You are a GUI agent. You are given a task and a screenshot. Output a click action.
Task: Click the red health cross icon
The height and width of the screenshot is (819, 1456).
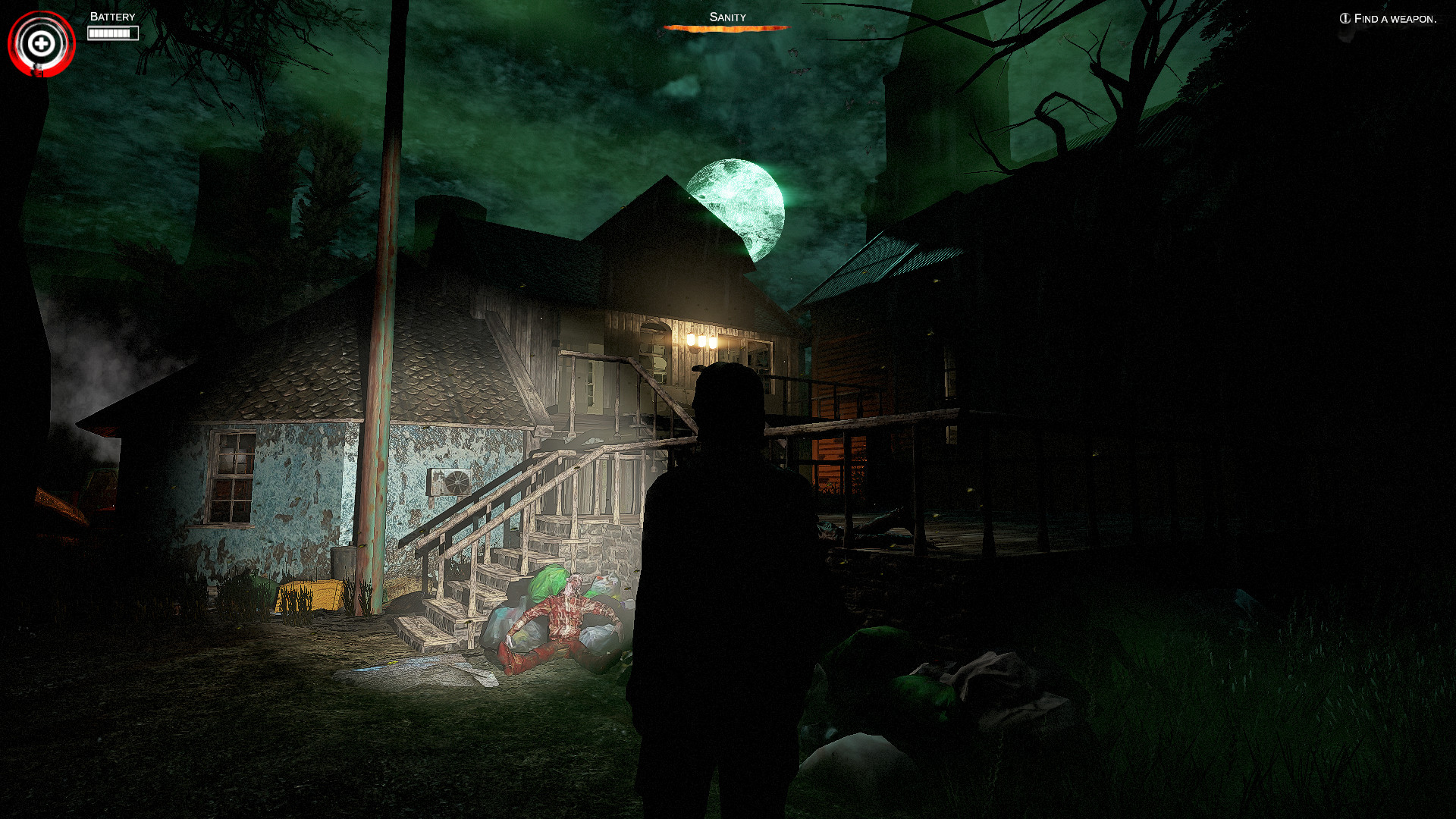click(x=41, y=42)
